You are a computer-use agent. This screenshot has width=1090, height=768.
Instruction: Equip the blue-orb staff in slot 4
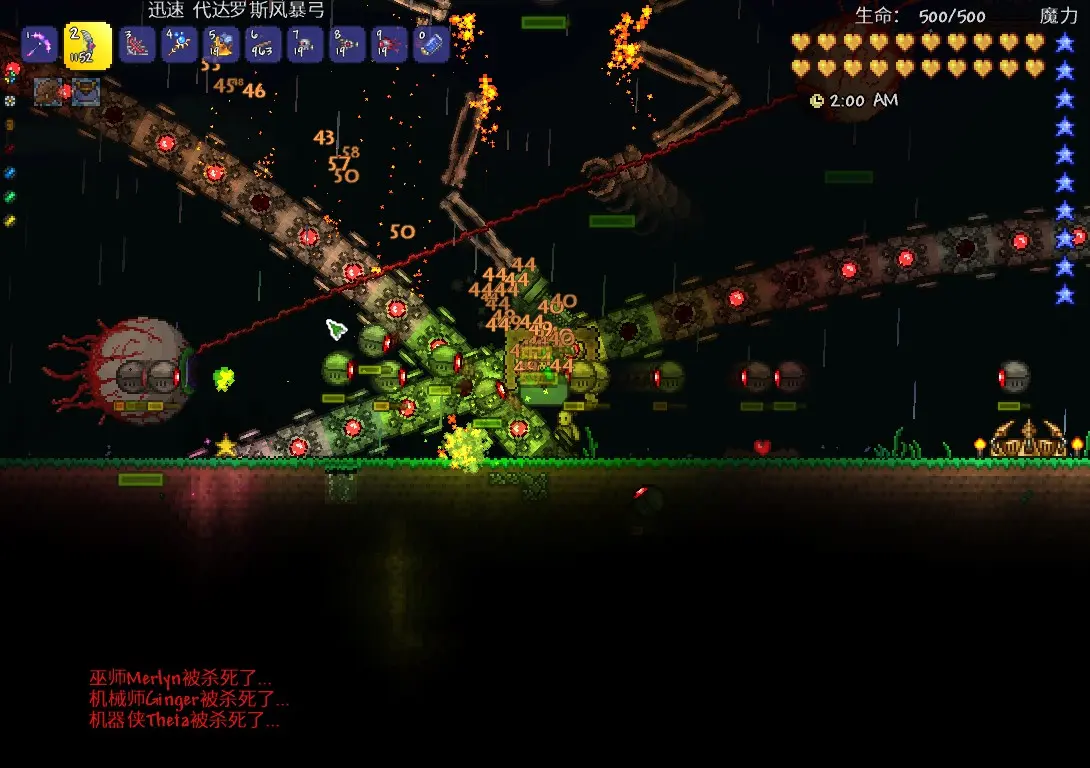pyautogui.click(x=178, y=45)
